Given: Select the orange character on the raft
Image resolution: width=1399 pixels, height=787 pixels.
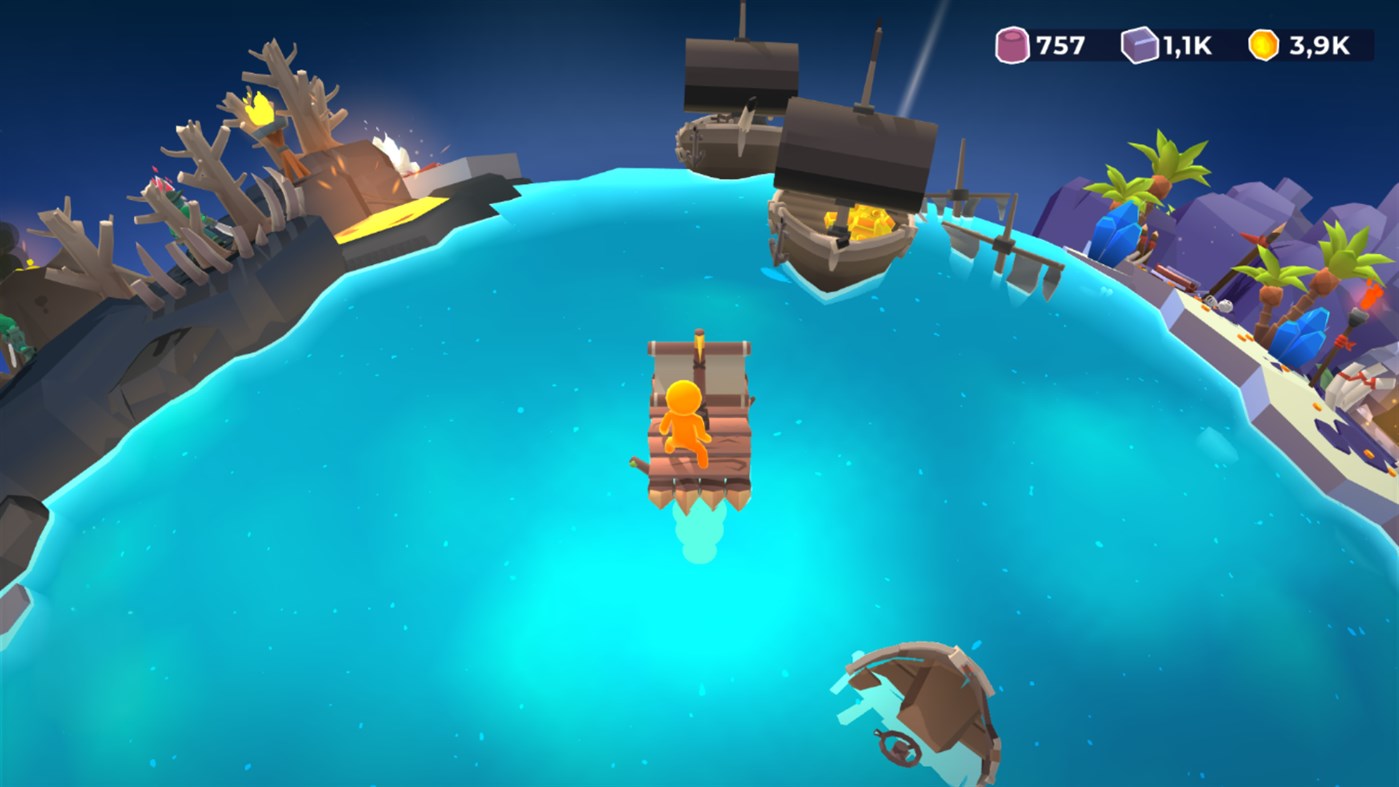Looking at the screenshot, I should [684, 420].
